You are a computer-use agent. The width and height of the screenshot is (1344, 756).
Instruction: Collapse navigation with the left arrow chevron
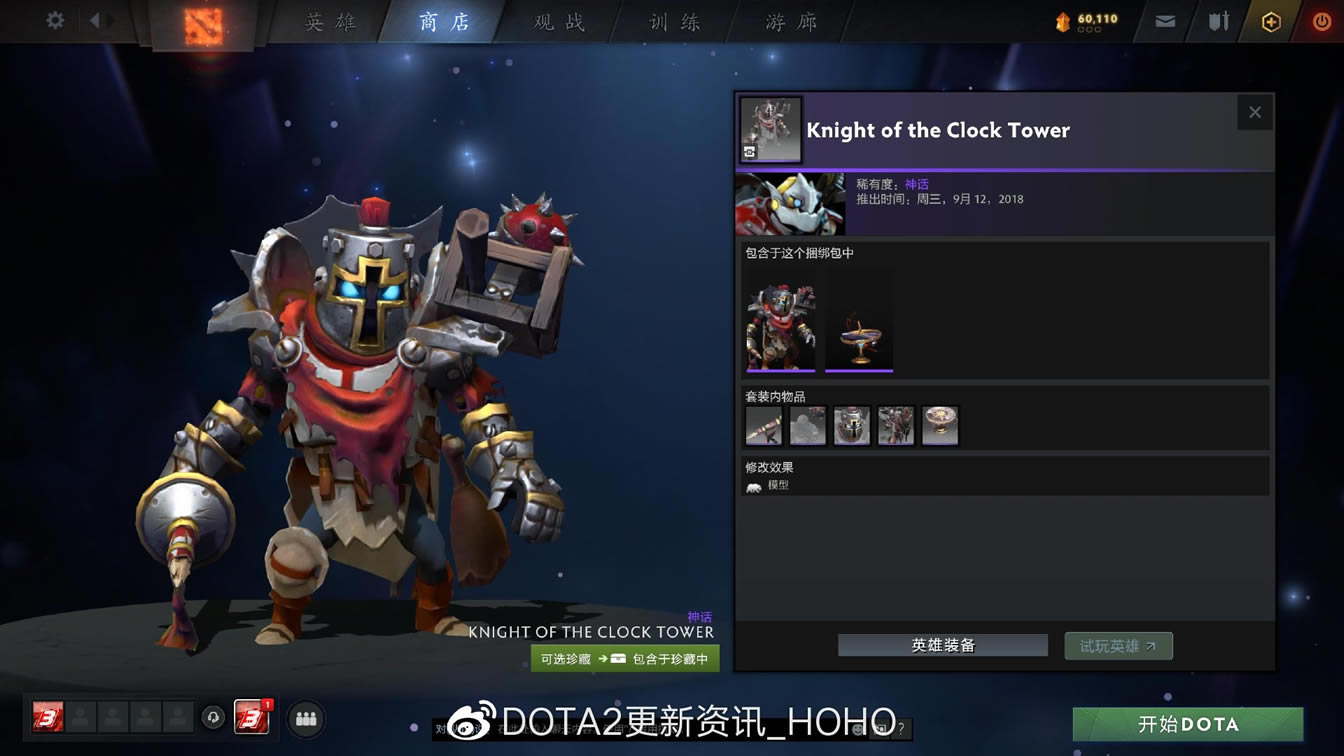(95, 20)
